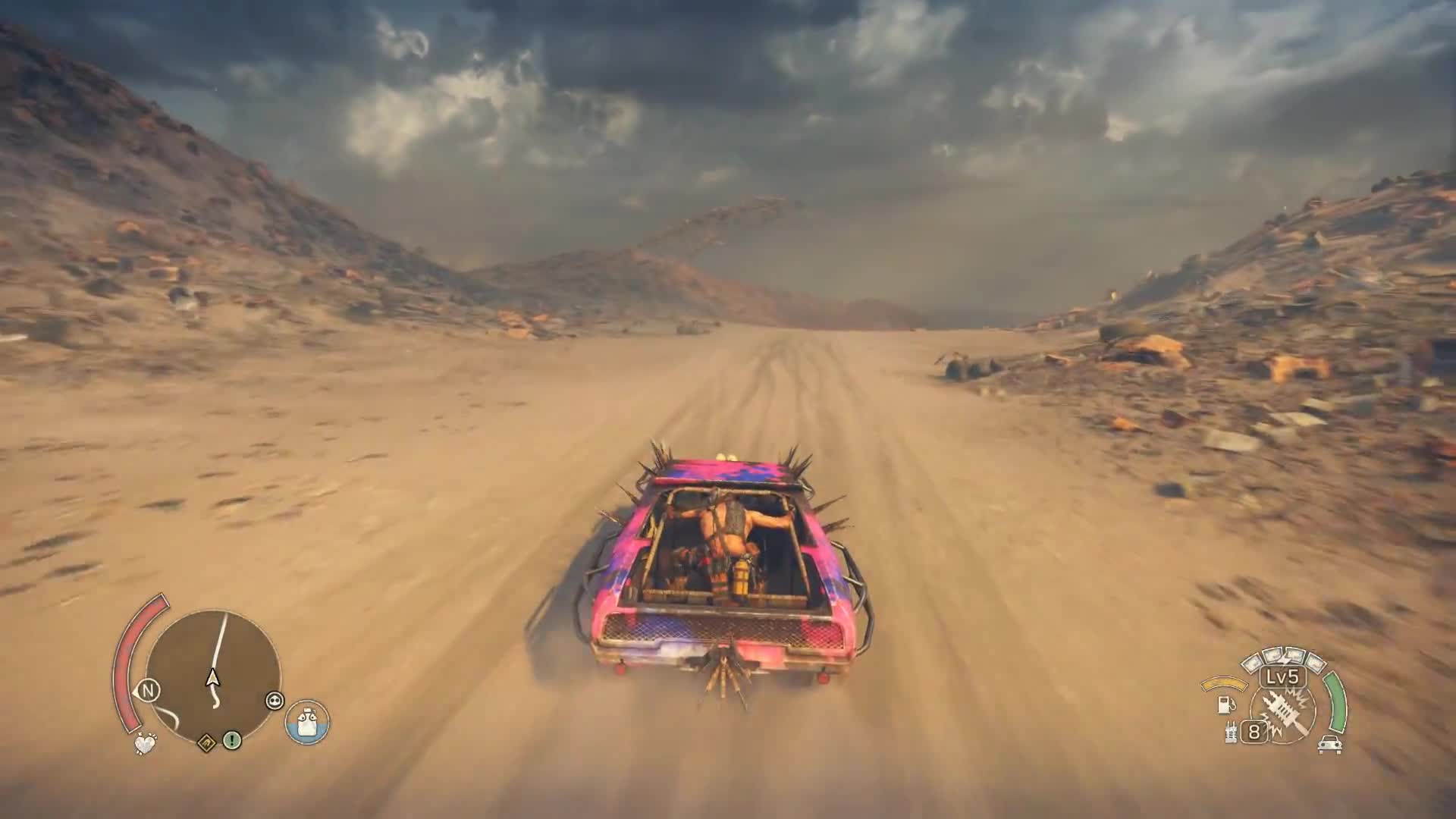This screenshot has width=1456, height=819.
Task: Click the road sign diamond icon below the compass
Action: click(208, 742)
